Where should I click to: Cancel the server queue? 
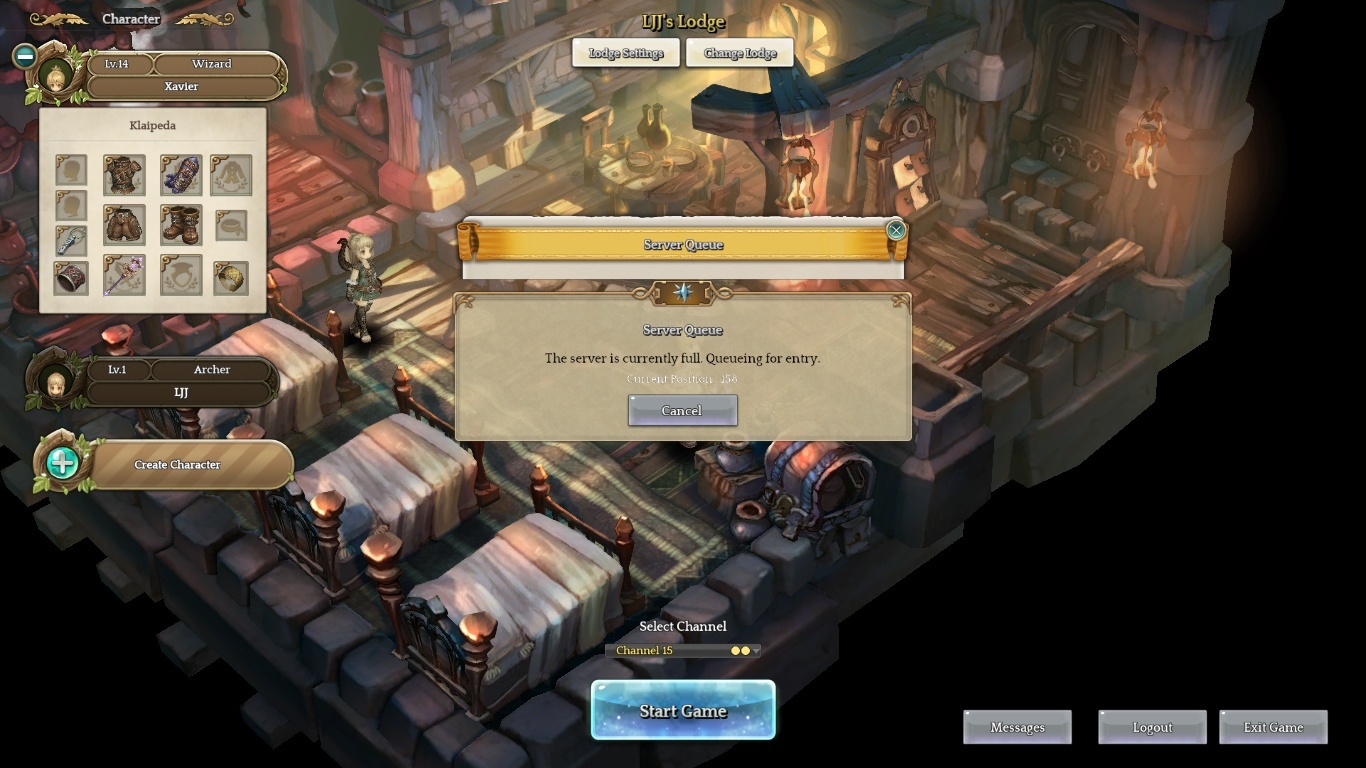tap(682, 410)
